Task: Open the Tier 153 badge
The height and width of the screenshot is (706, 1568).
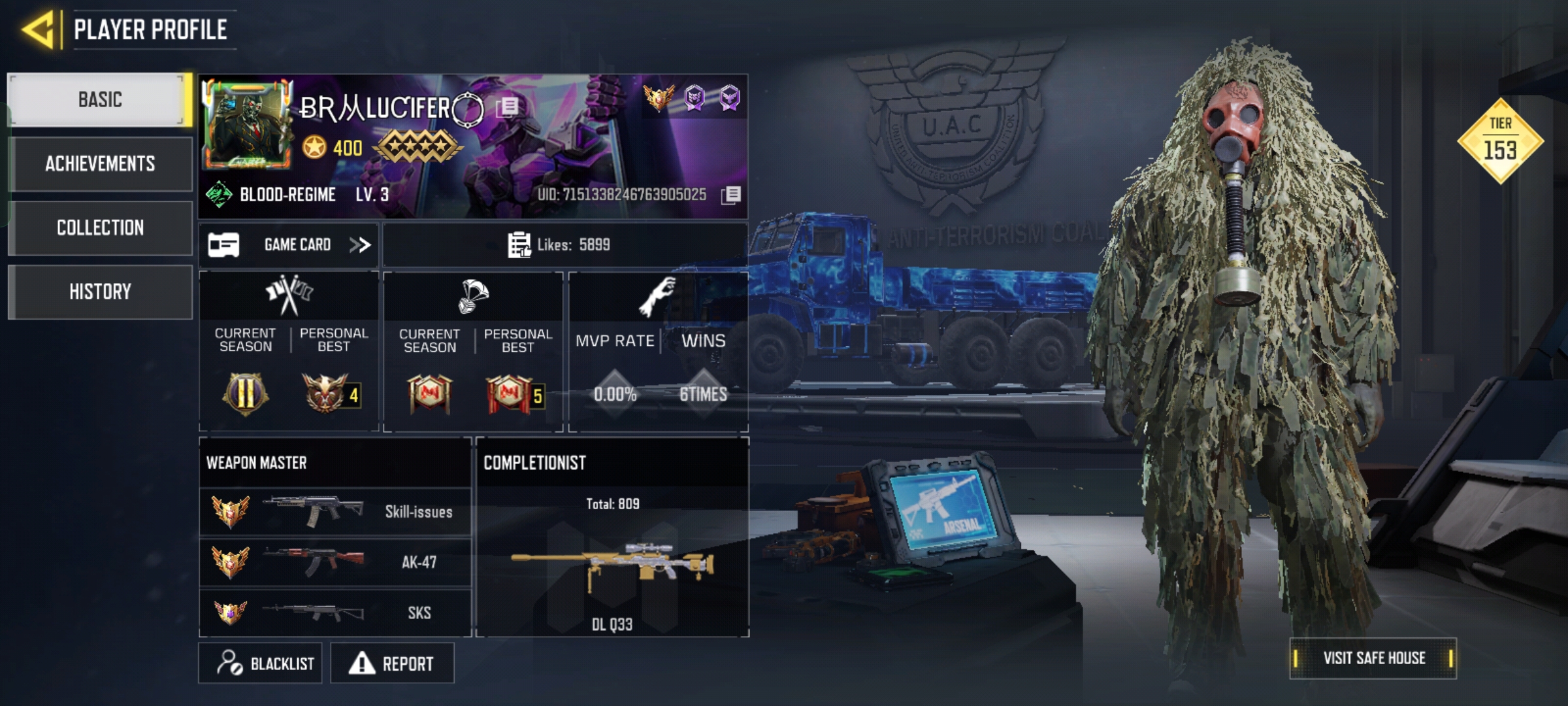Action: pyautogui.click(x=1500, y=141)
